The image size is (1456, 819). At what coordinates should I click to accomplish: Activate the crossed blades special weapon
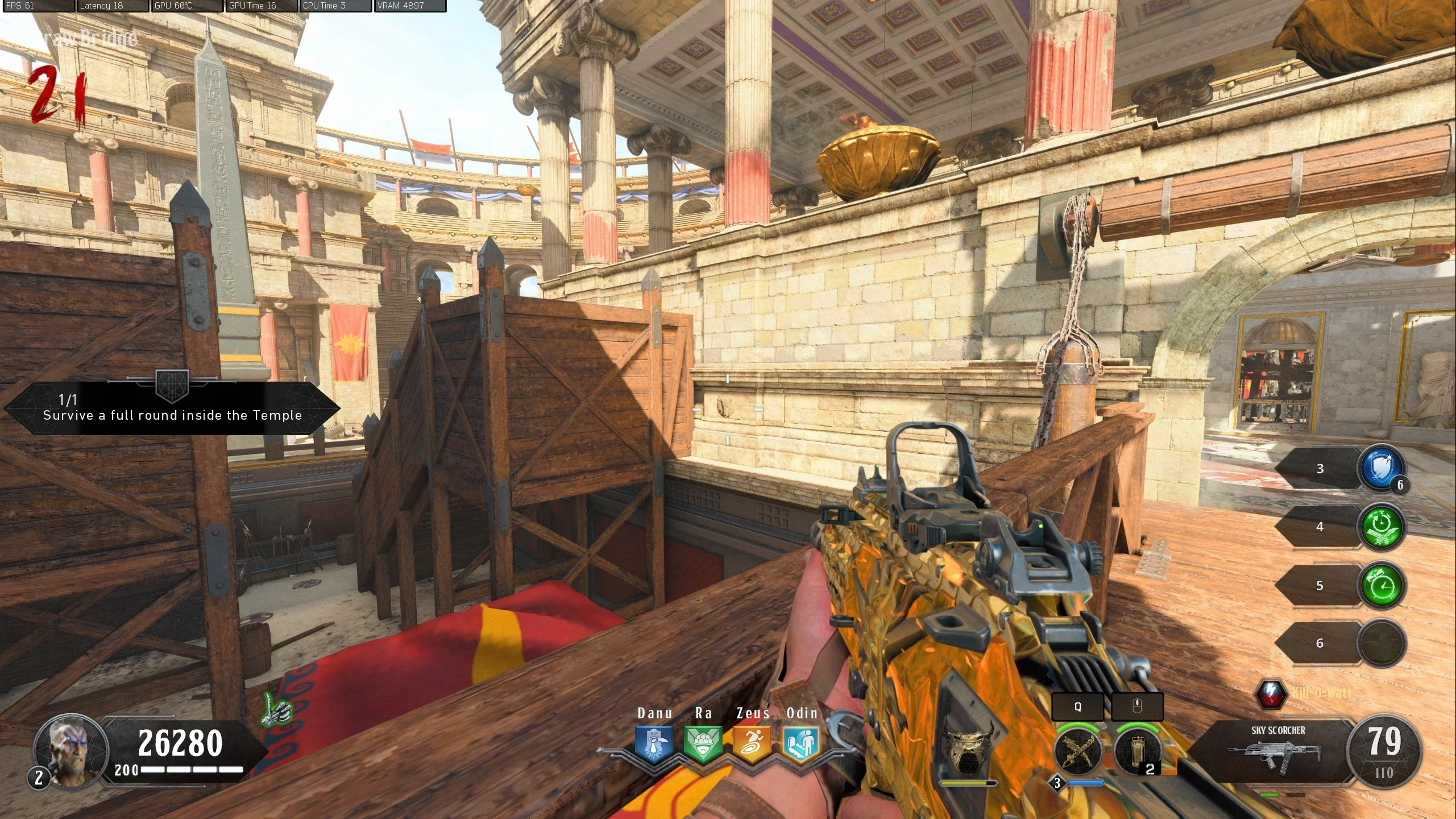coord(1077,751)
